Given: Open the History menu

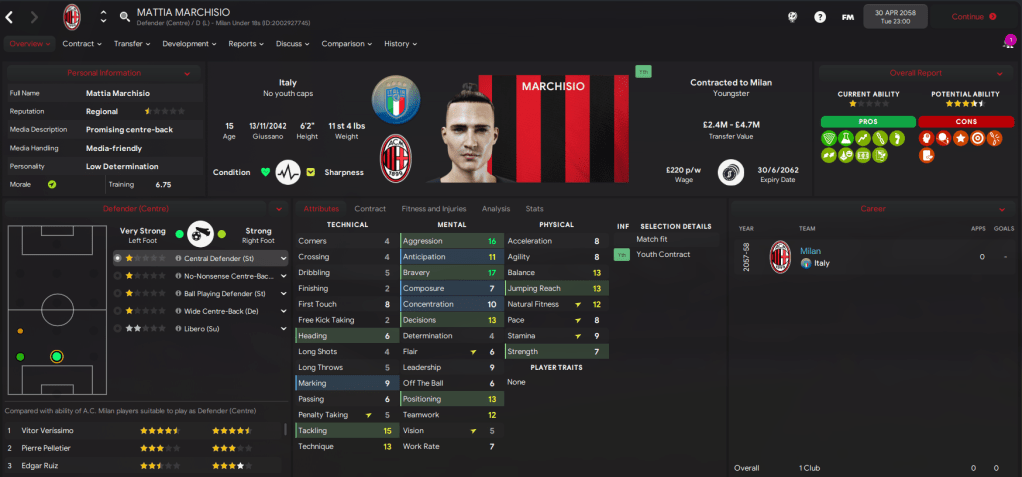Looking at the screenshot, I should [401, 44].
